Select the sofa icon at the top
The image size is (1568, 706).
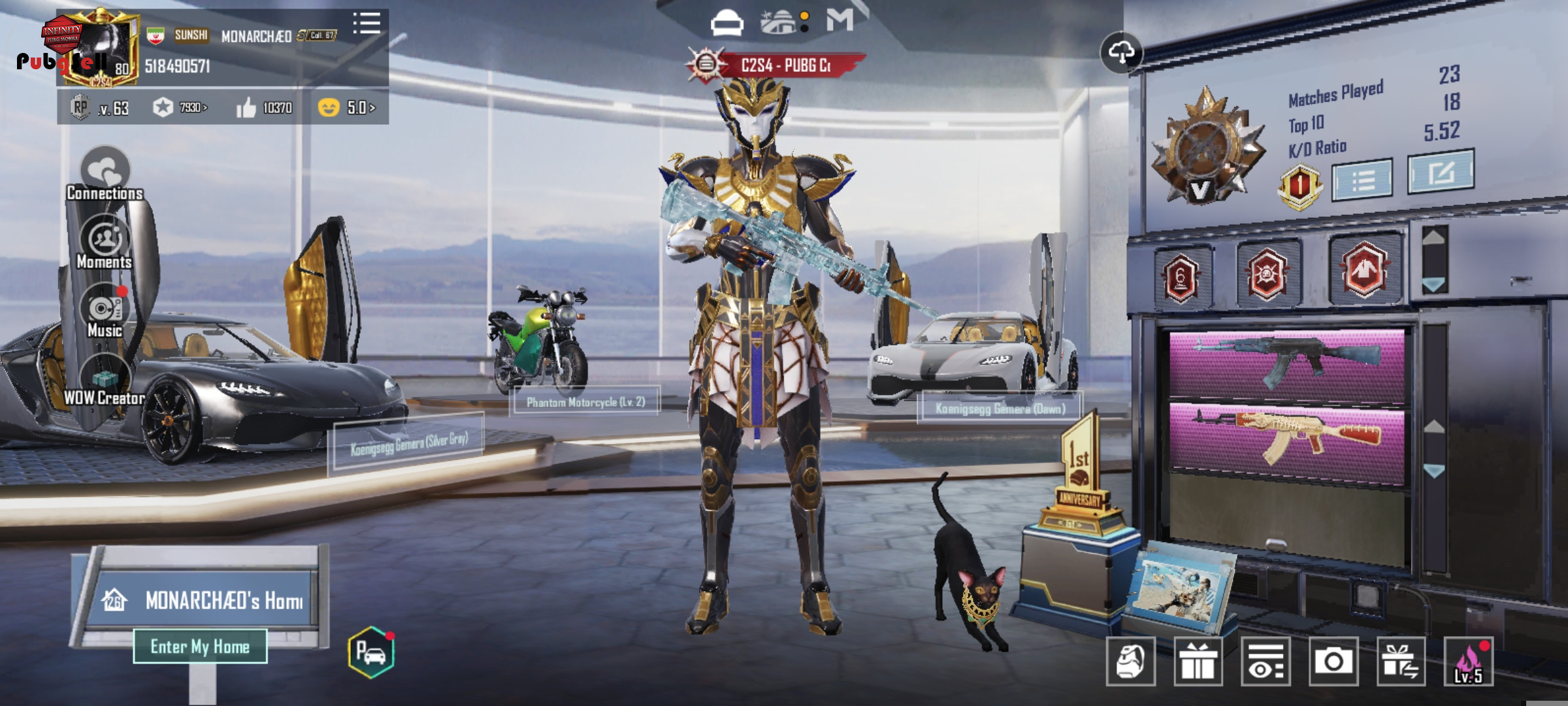pos(727,24)
